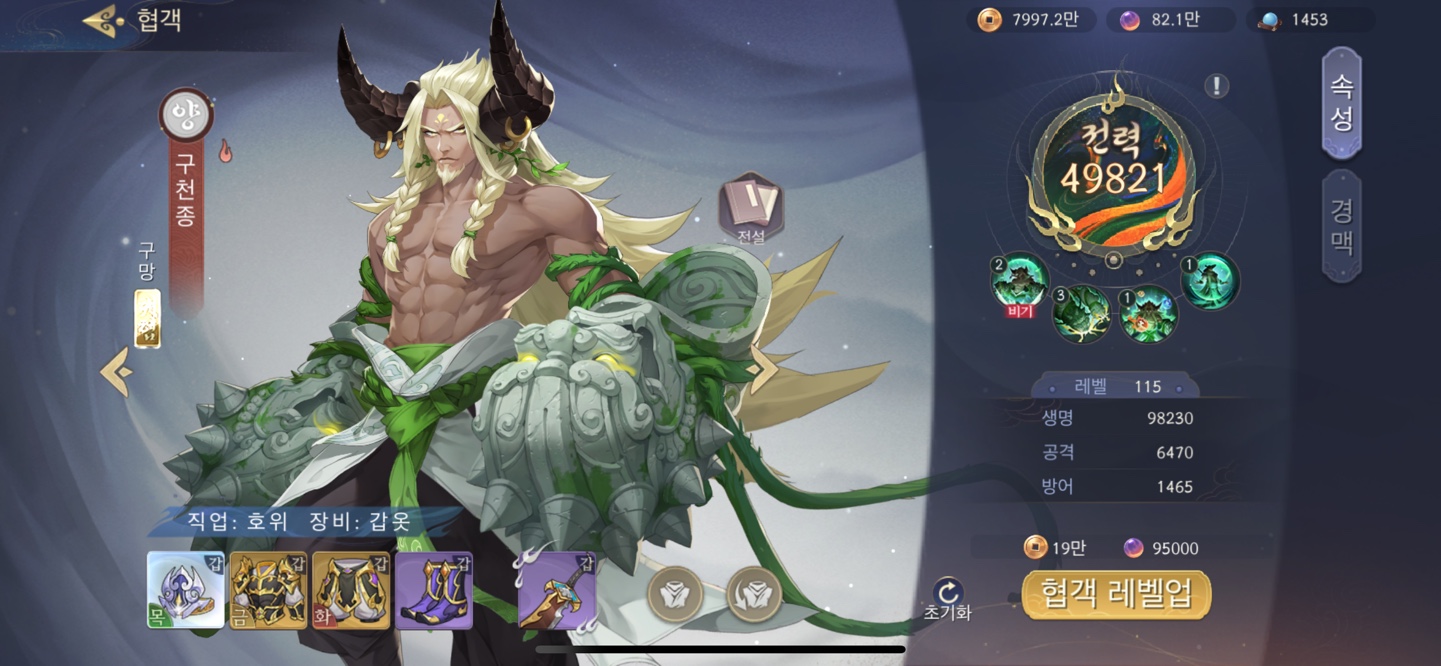Select the 구망 golden card
The image size is (1441, 666).
pos(148,319)
